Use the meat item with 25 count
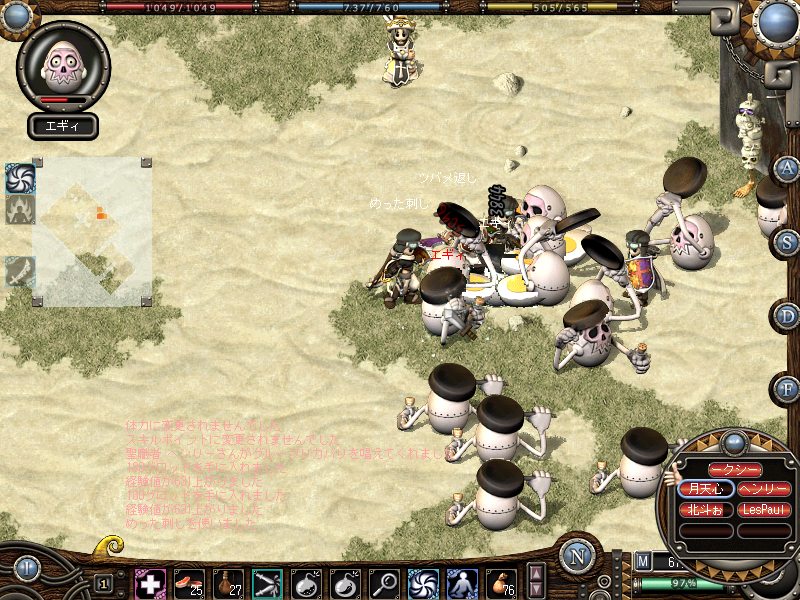800x600 pixels. [x=189, y=583]
